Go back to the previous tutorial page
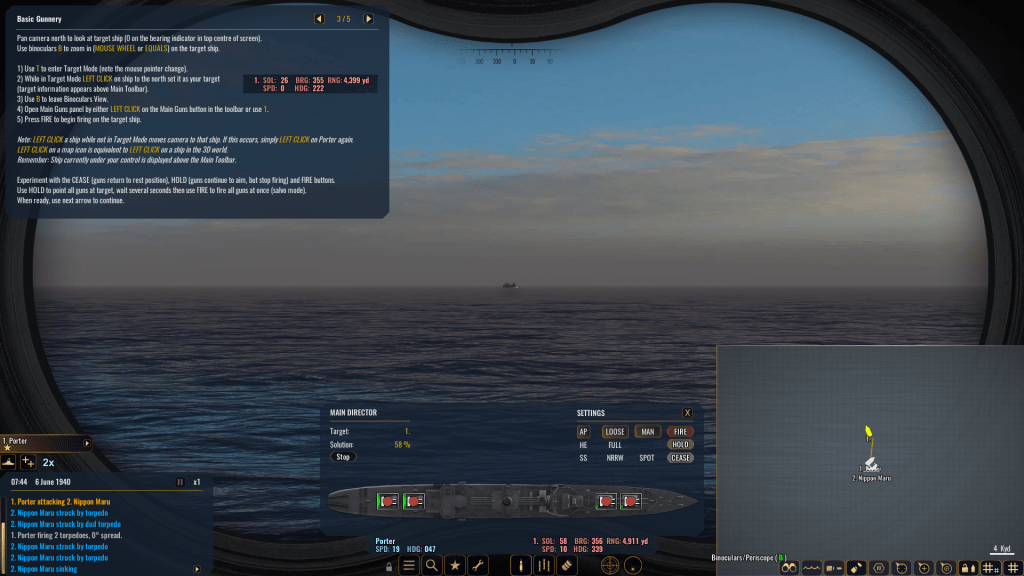The height and width of the screenshot is (576, 1024). coord(319,18)
